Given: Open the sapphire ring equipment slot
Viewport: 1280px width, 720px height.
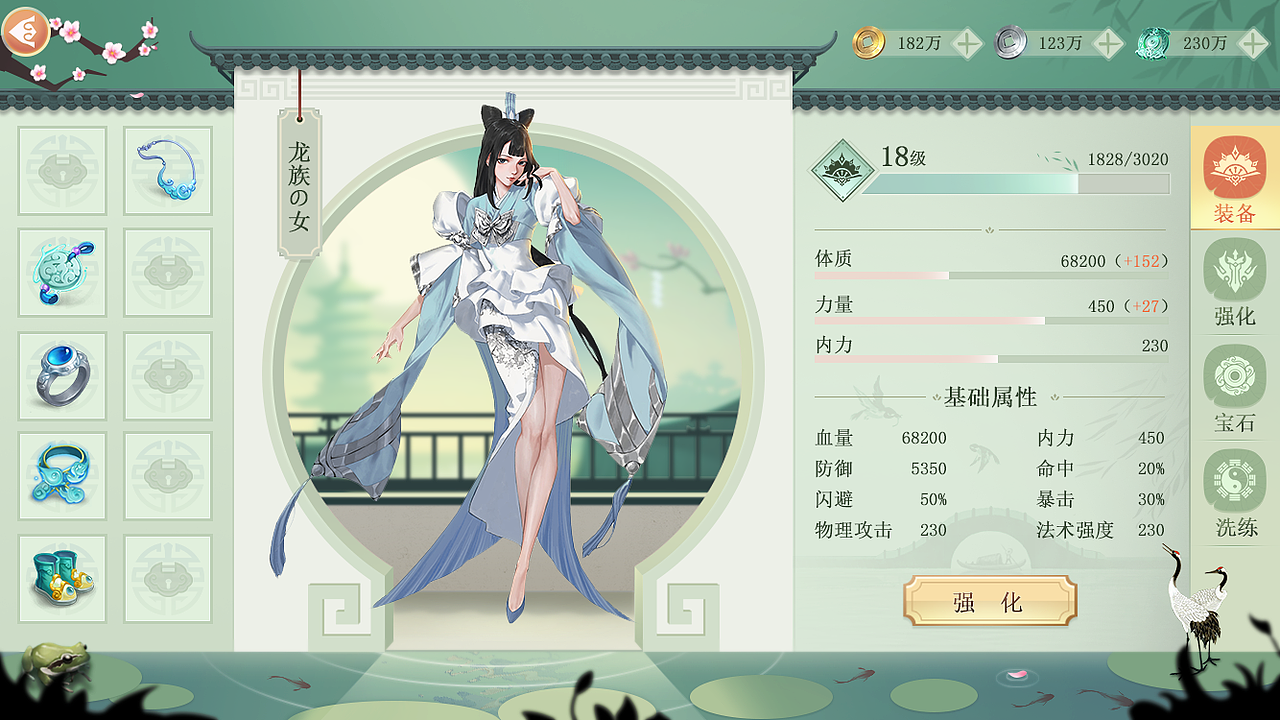Looking at the screenshot, I should click(x=62, y=375).
